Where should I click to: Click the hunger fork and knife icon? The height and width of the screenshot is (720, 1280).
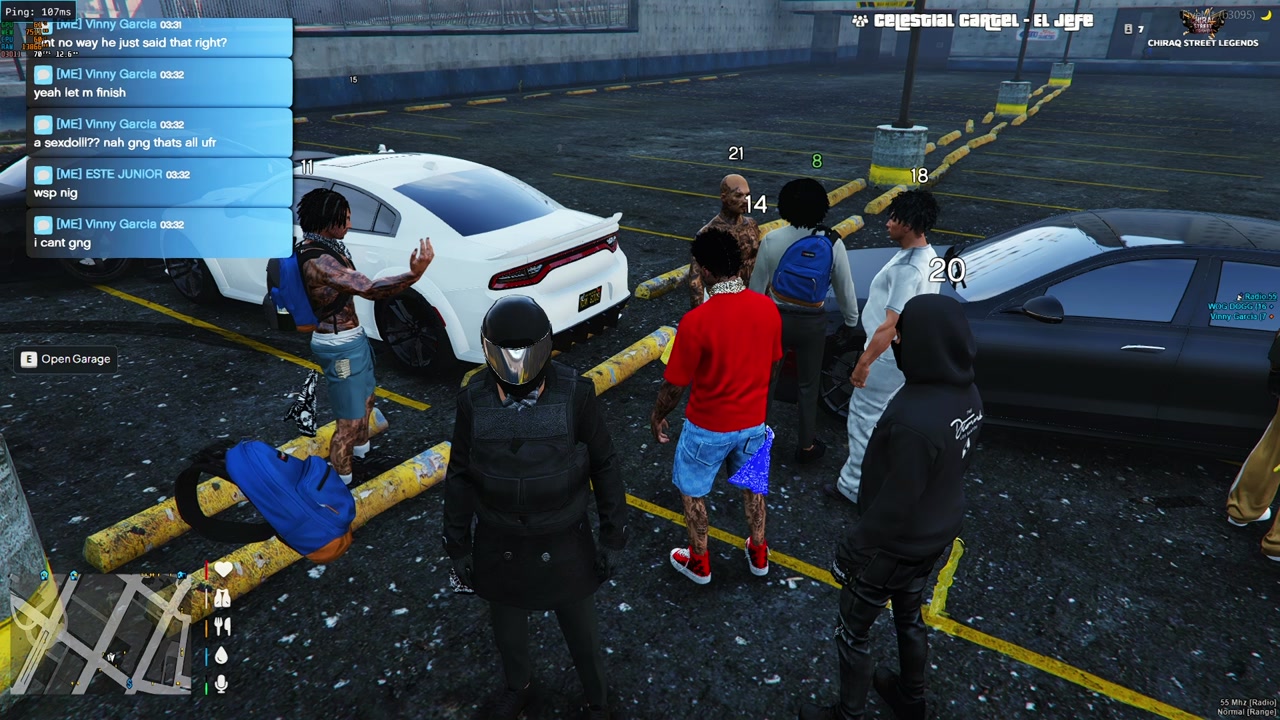pyautogui.click(x=222, y=626)
